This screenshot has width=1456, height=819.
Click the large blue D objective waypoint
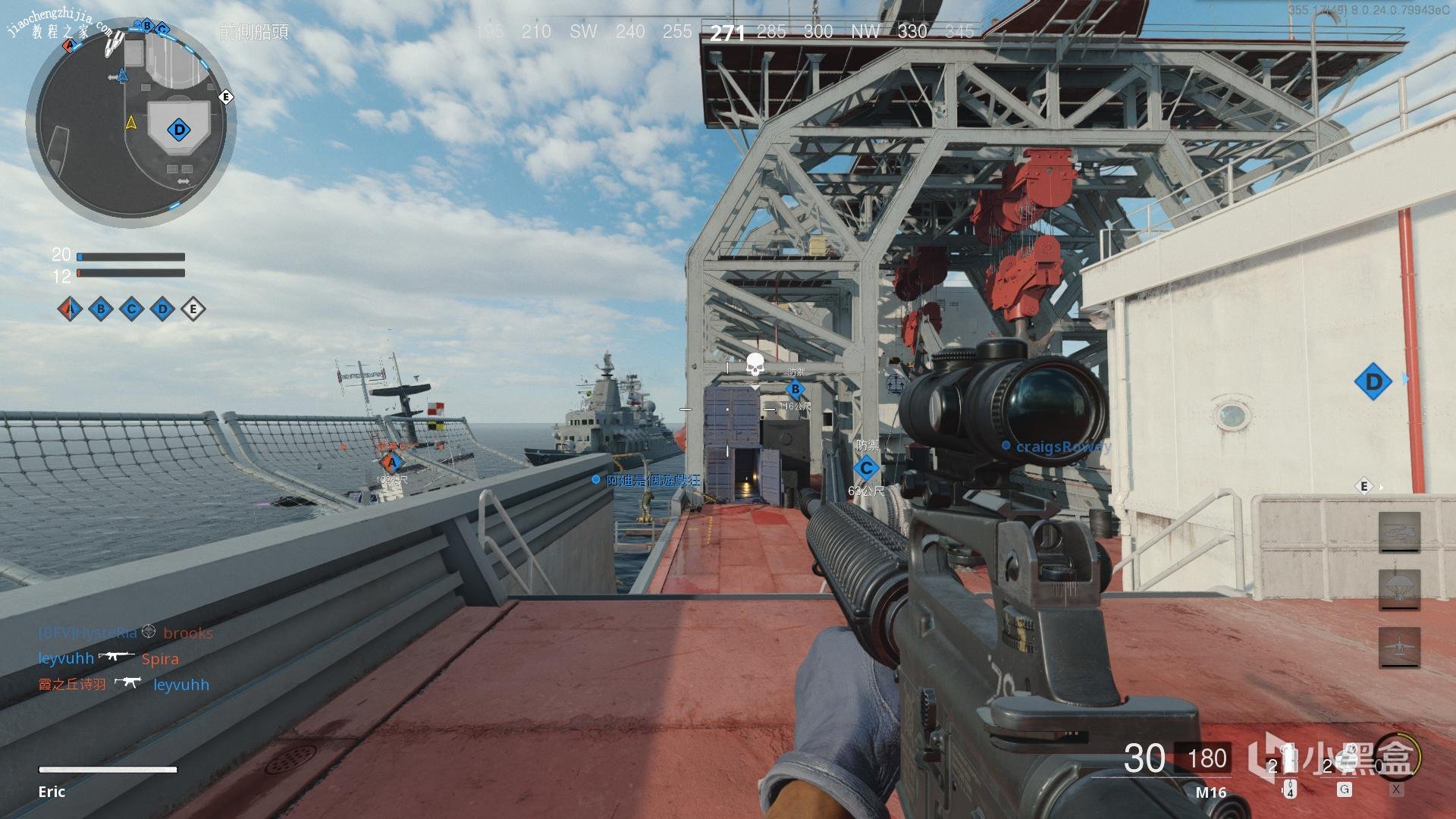(x=1373, y=381)
